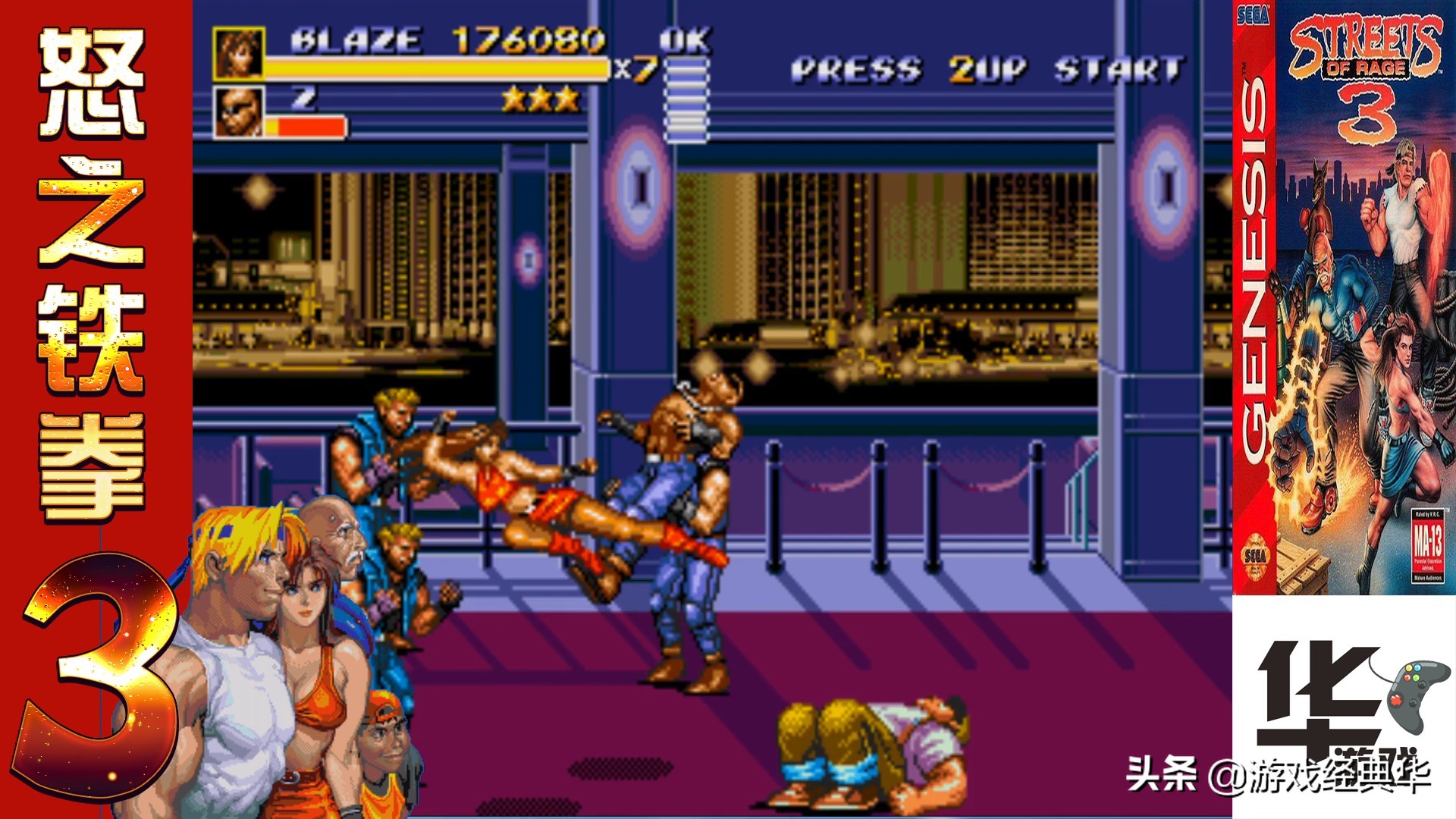The width and height of the screenshot is (1456, 819).
Task: Open the Streets of Rage 3 box art
Action: [x=1344, y=297]
